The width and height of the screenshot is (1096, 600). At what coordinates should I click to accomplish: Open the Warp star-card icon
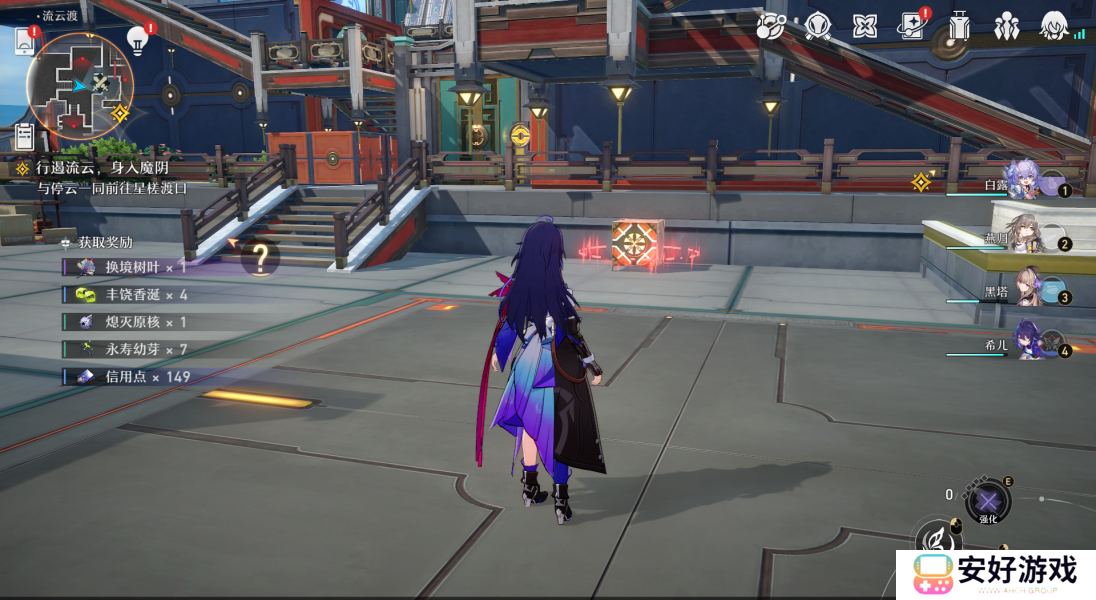click(x=912, y=27)
